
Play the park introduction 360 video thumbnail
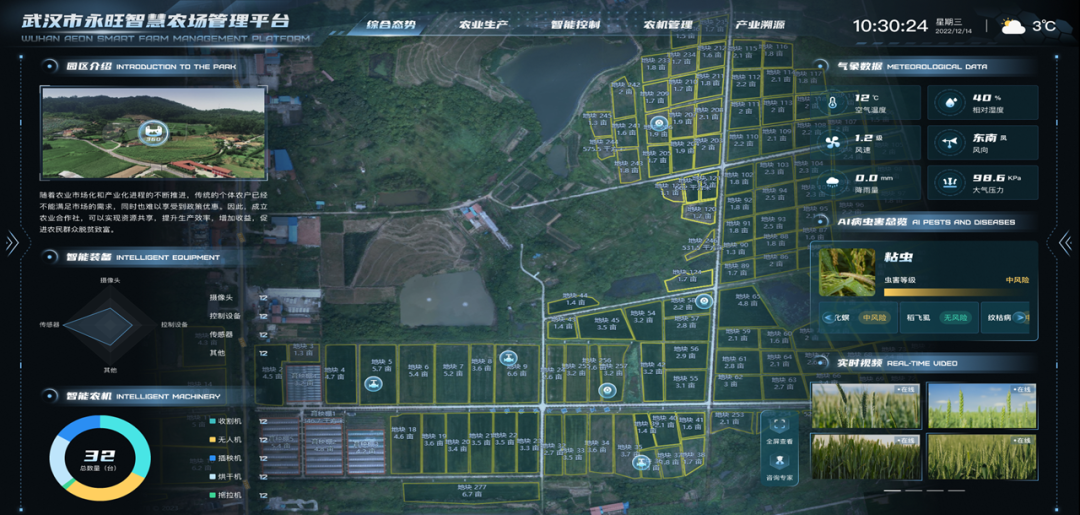point(152,132)
